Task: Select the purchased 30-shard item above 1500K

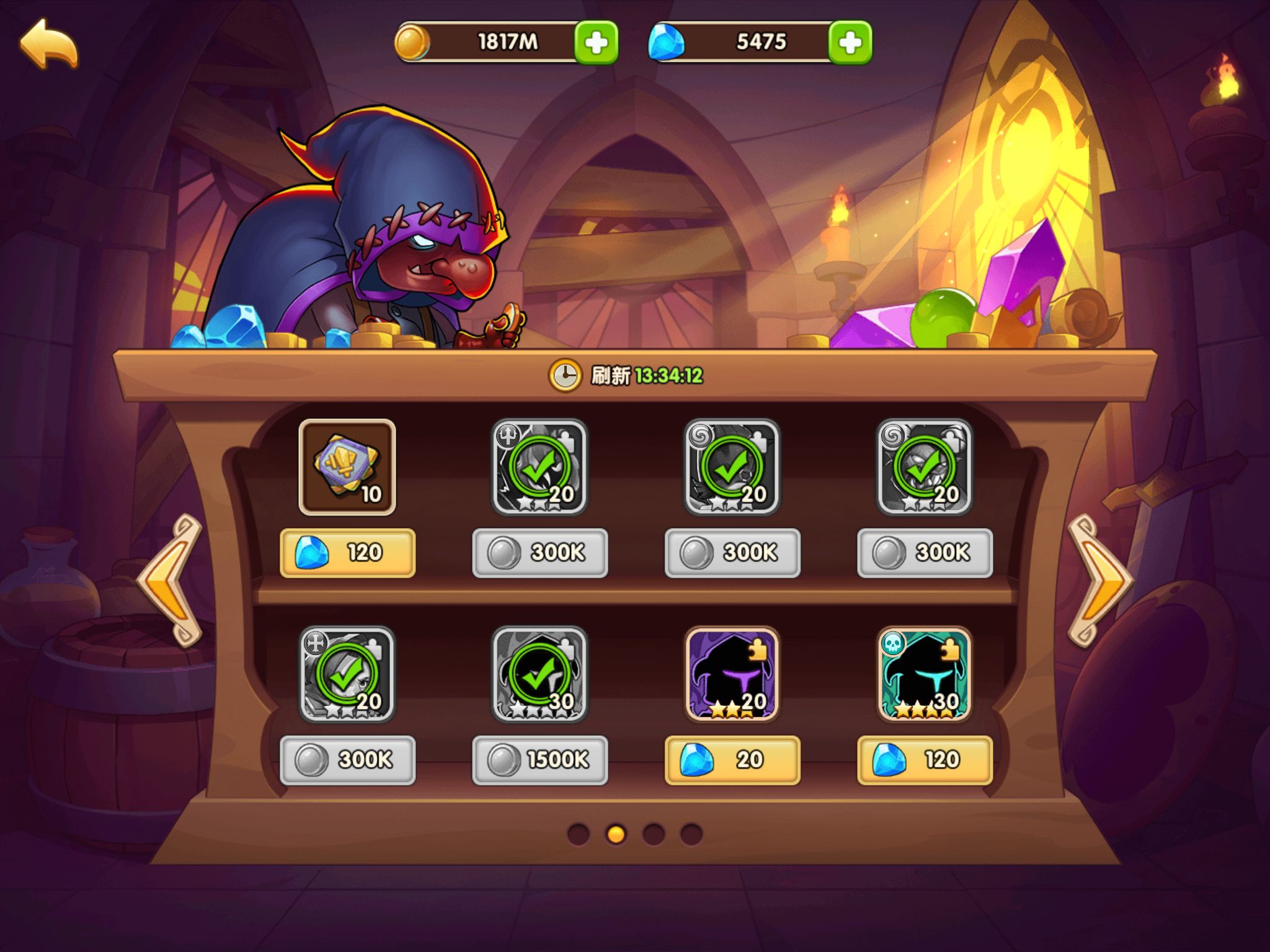Action: coord(540,674)
